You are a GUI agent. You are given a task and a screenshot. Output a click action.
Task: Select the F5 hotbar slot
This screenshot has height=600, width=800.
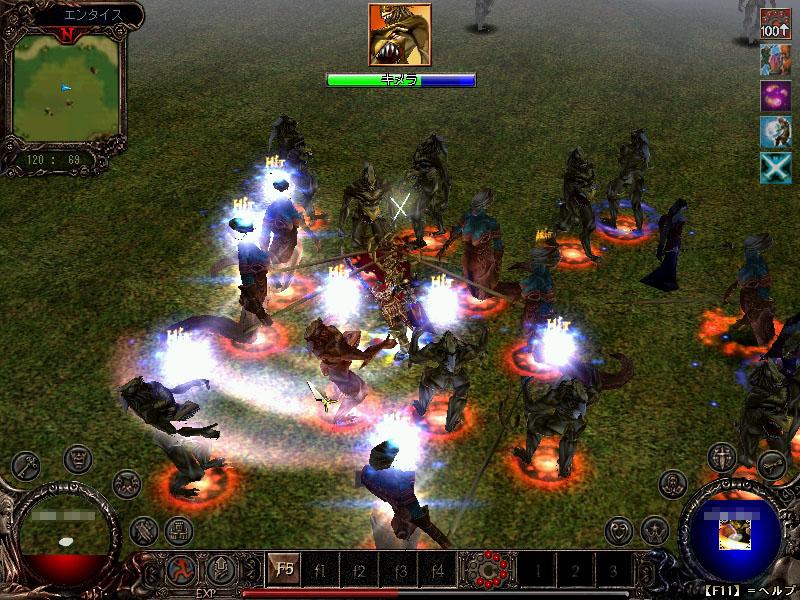pos(284,570)
